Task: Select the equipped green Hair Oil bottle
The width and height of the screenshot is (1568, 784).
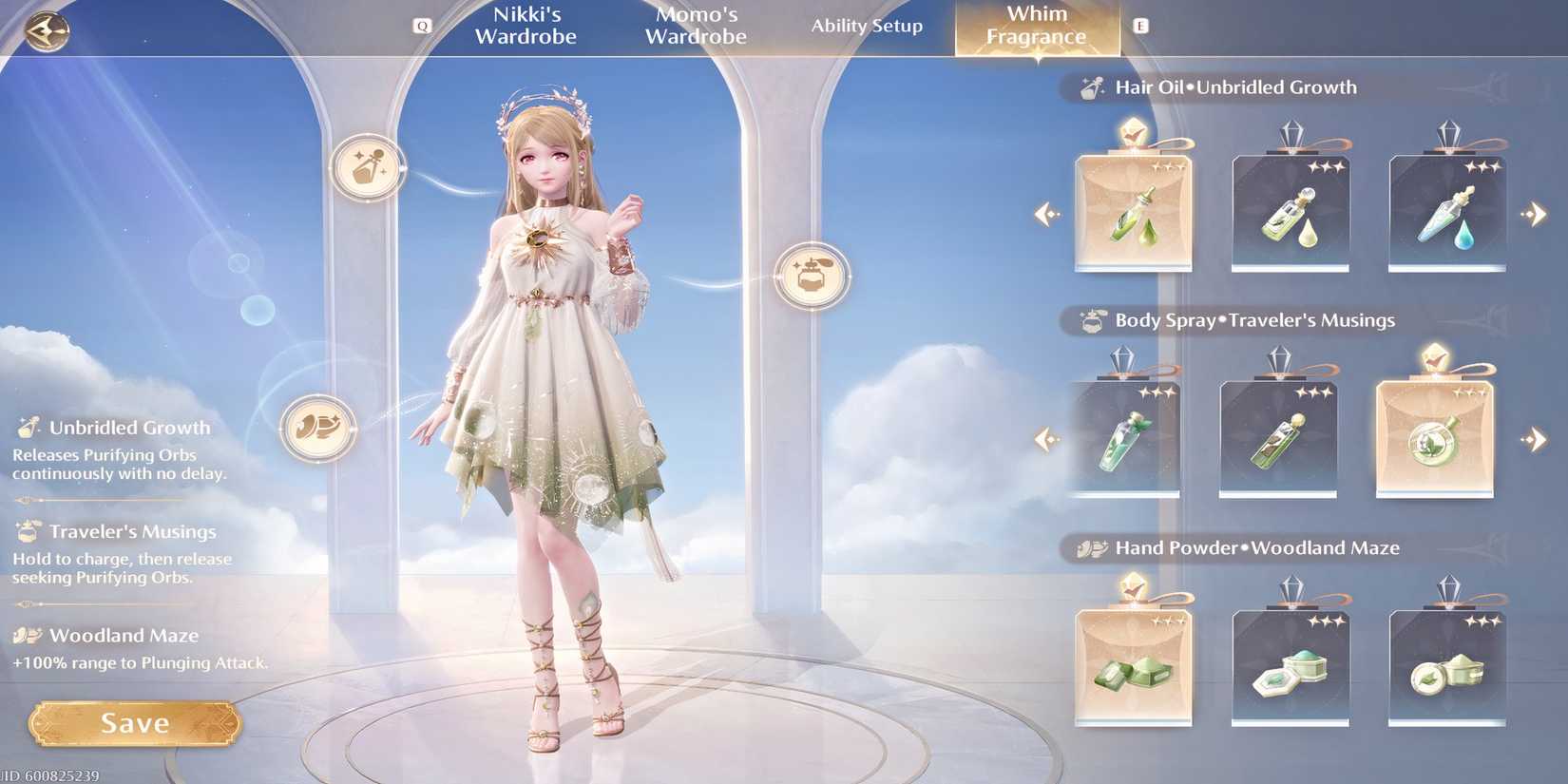Action: pyautogui.click(x=1133, y=209)
